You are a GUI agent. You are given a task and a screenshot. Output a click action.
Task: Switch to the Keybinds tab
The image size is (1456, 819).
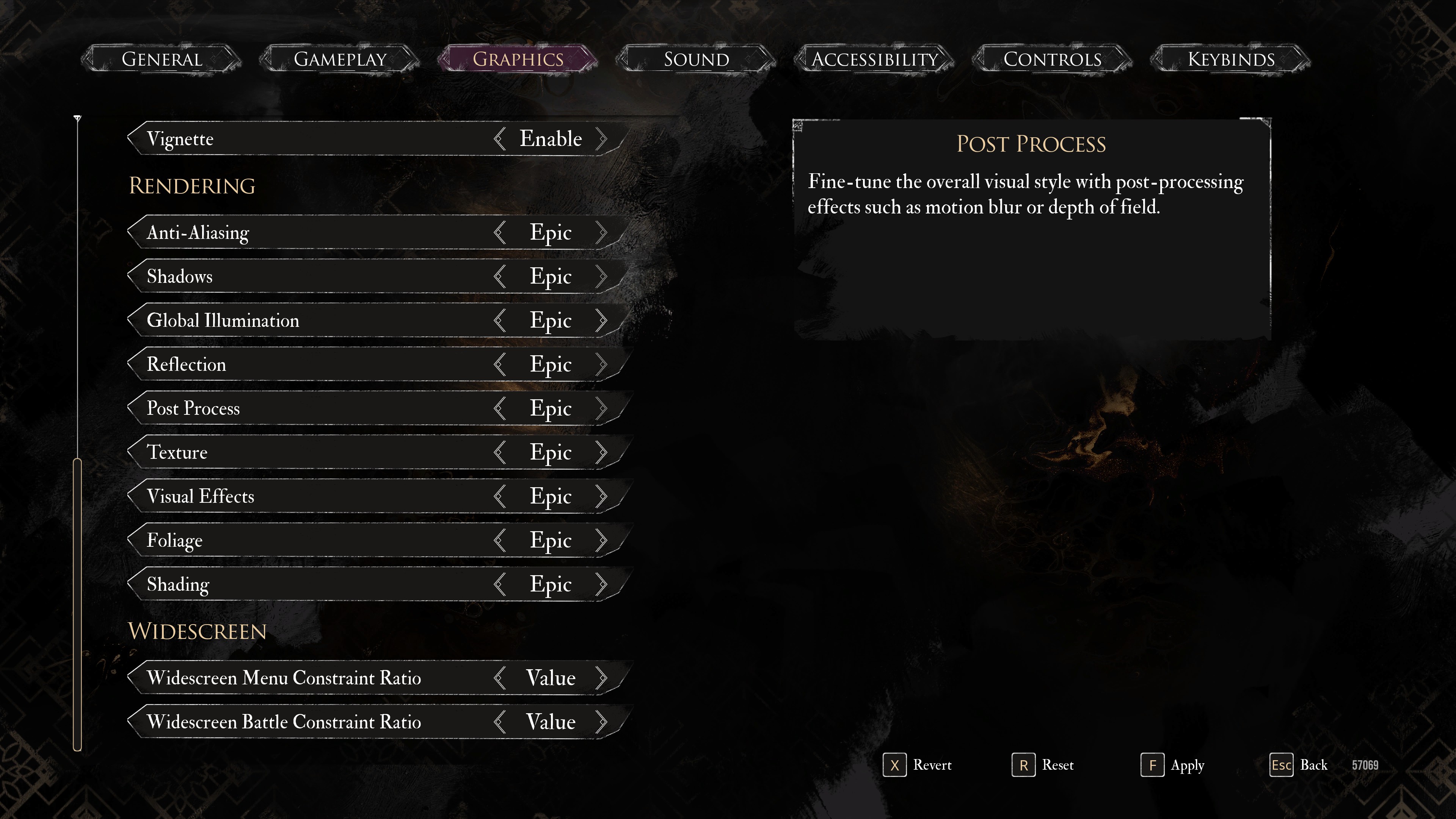click(x=1230, y=59)
